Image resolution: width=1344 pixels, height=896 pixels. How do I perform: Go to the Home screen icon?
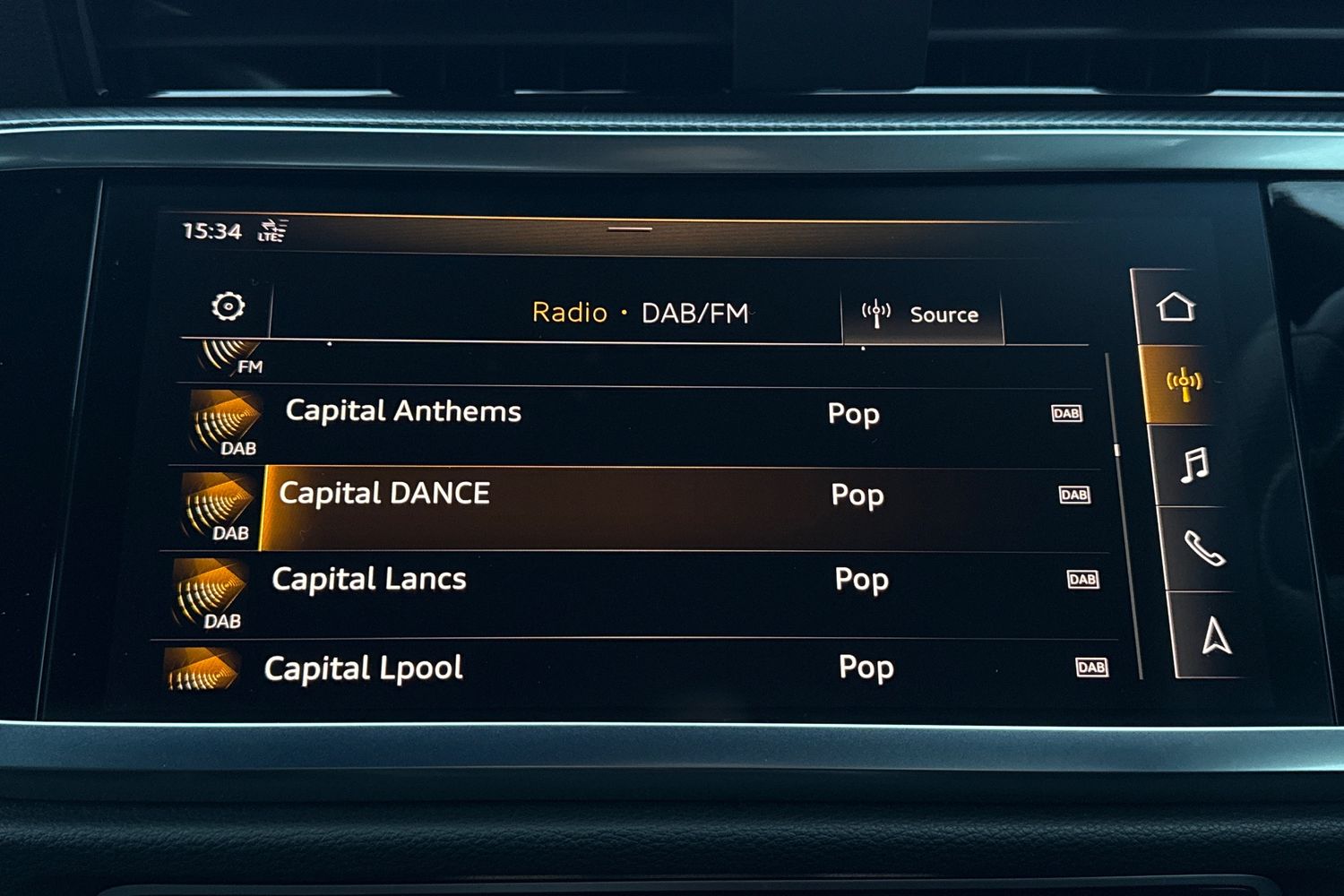(1176, 307)
